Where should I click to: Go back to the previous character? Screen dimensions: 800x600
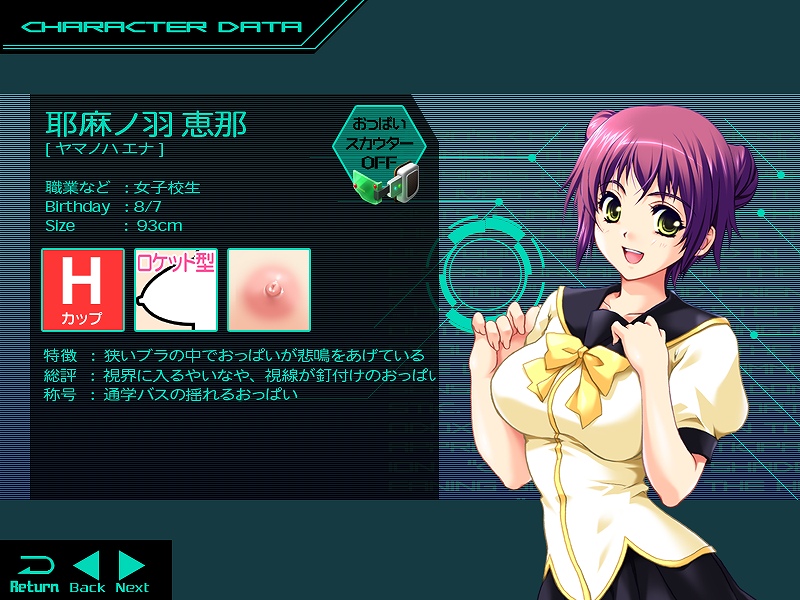tap(88, 572)
